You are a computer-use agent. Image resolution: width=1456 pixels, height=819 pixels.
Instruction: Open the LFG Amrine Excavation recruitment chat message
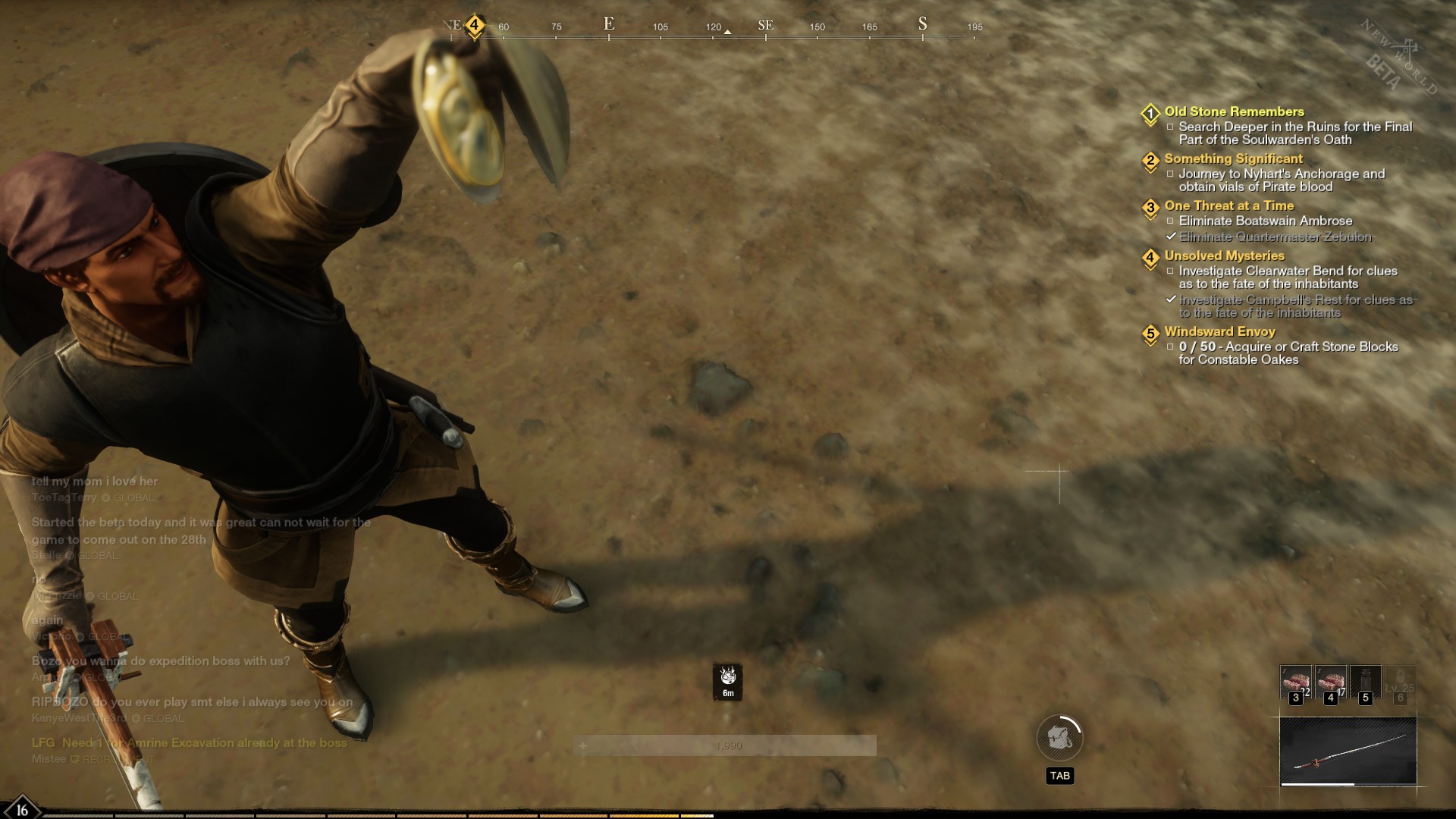[x=190, y=743]
